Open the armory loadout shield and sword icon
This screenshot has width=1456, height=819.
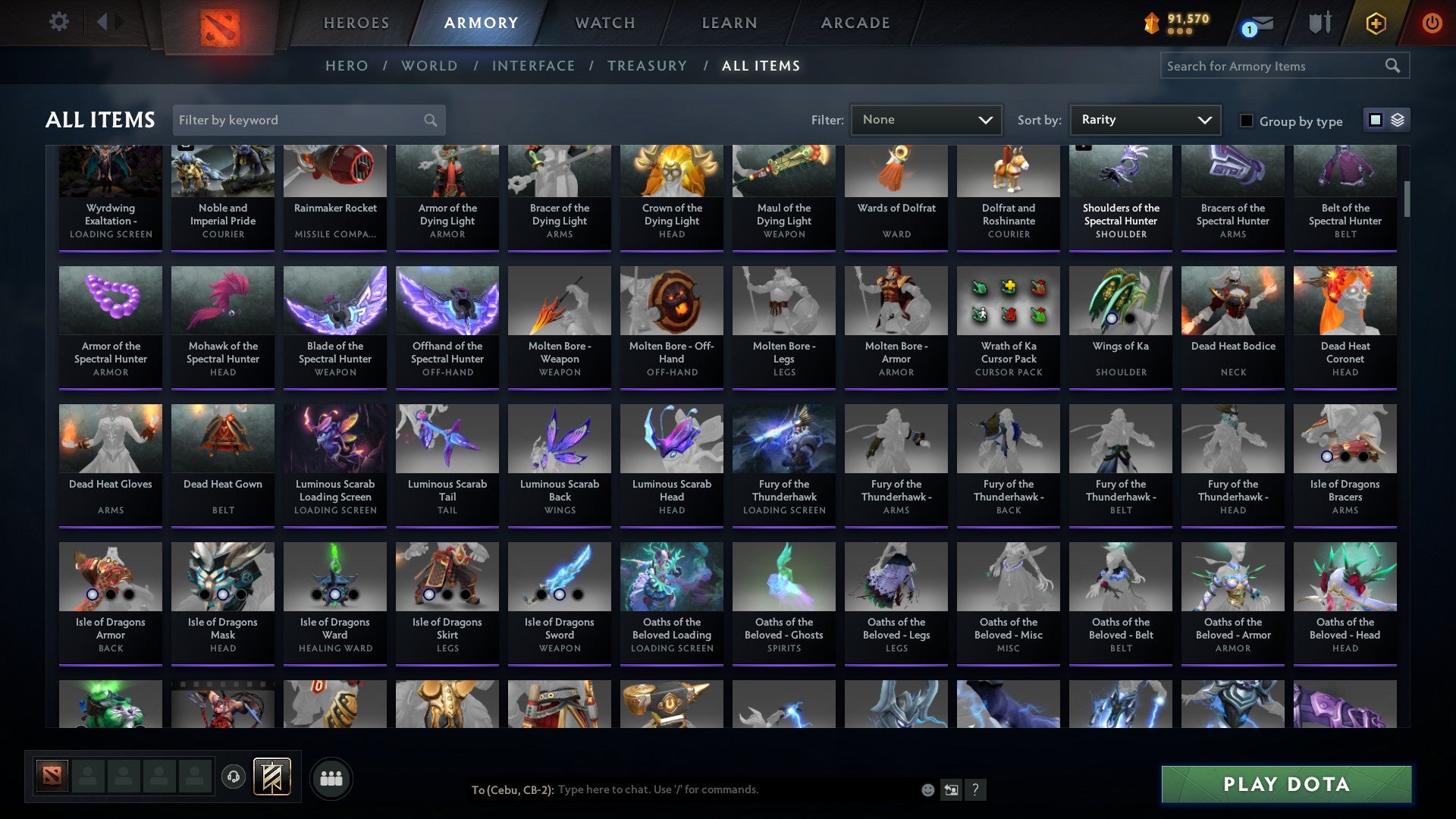click(1319, 23)
